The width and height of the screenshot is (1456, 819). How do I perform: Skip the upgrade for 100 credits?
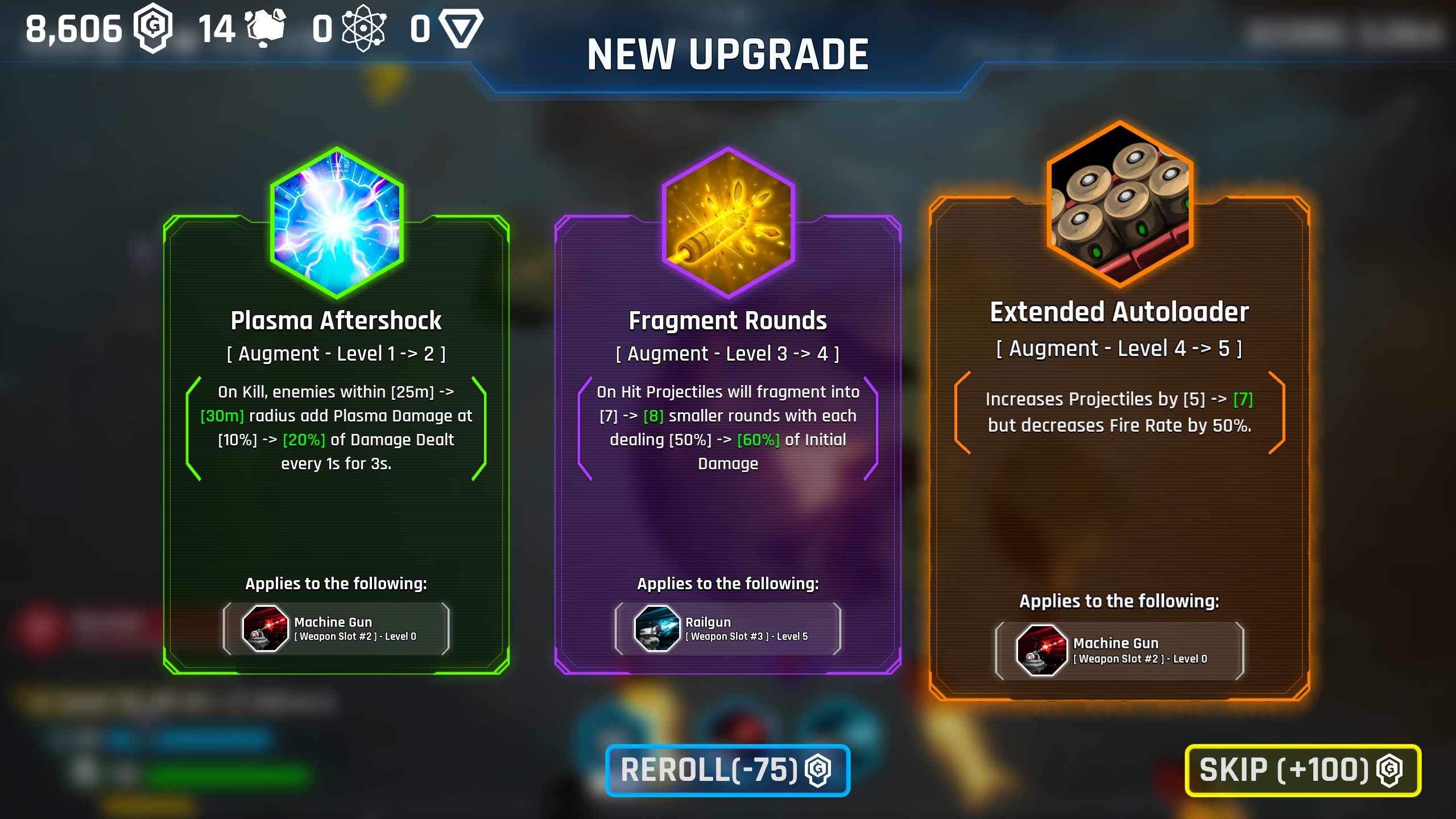tap(1302, 770)
